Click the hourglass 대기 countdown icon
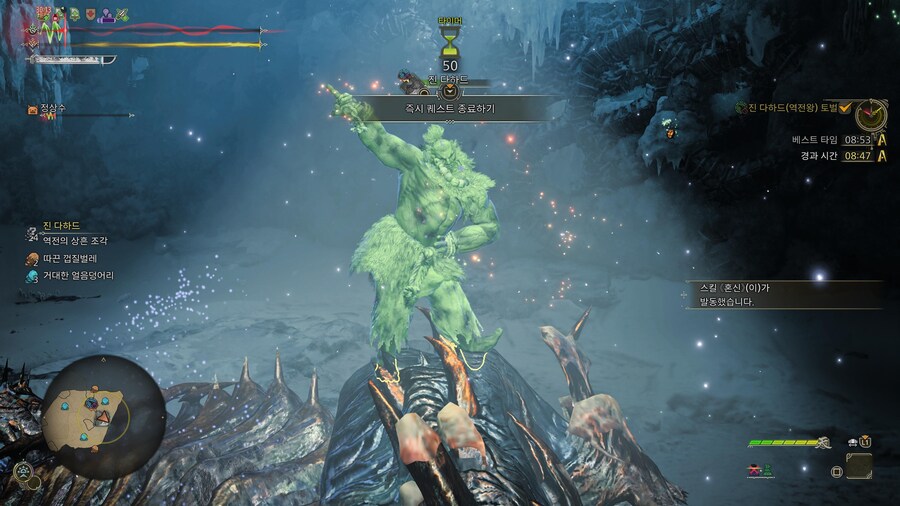Screen dimensions: 900x506 [450, 43]
